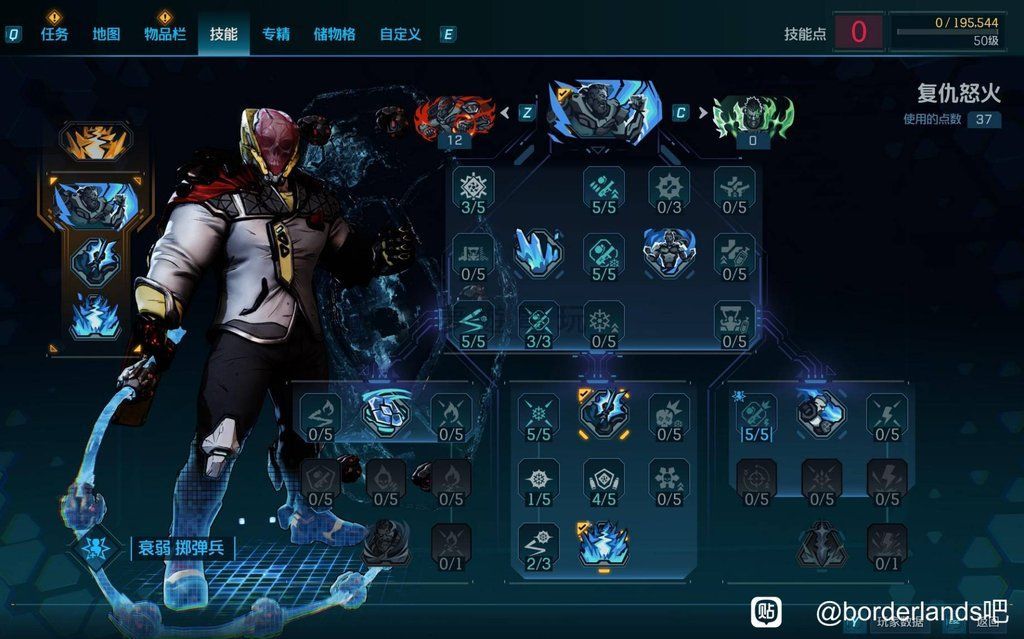Click the skill node showing 4/5
Screen dimensions: 1024x639
603,480
